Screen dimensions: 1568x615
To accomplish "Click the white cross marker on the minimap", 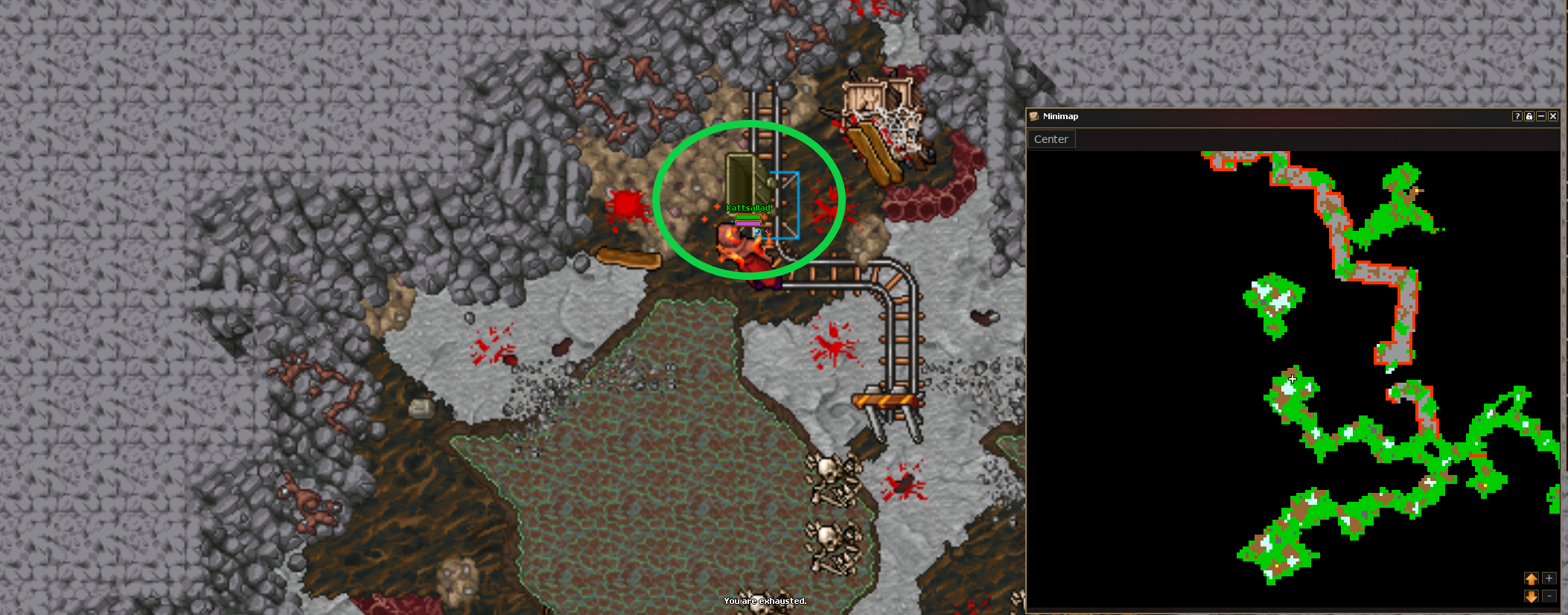I will tap(1292, 380).
